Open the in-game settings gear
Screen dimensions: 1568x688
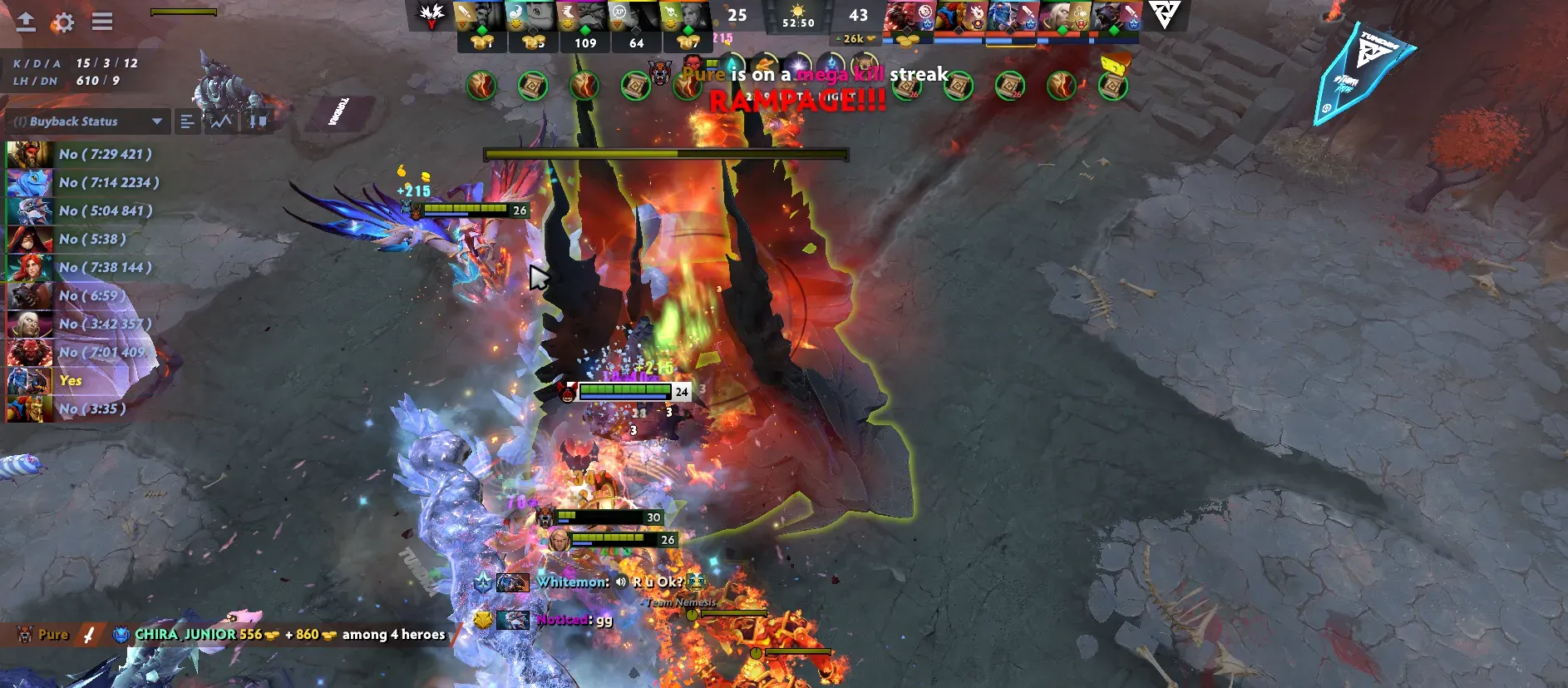coord(63,23)
